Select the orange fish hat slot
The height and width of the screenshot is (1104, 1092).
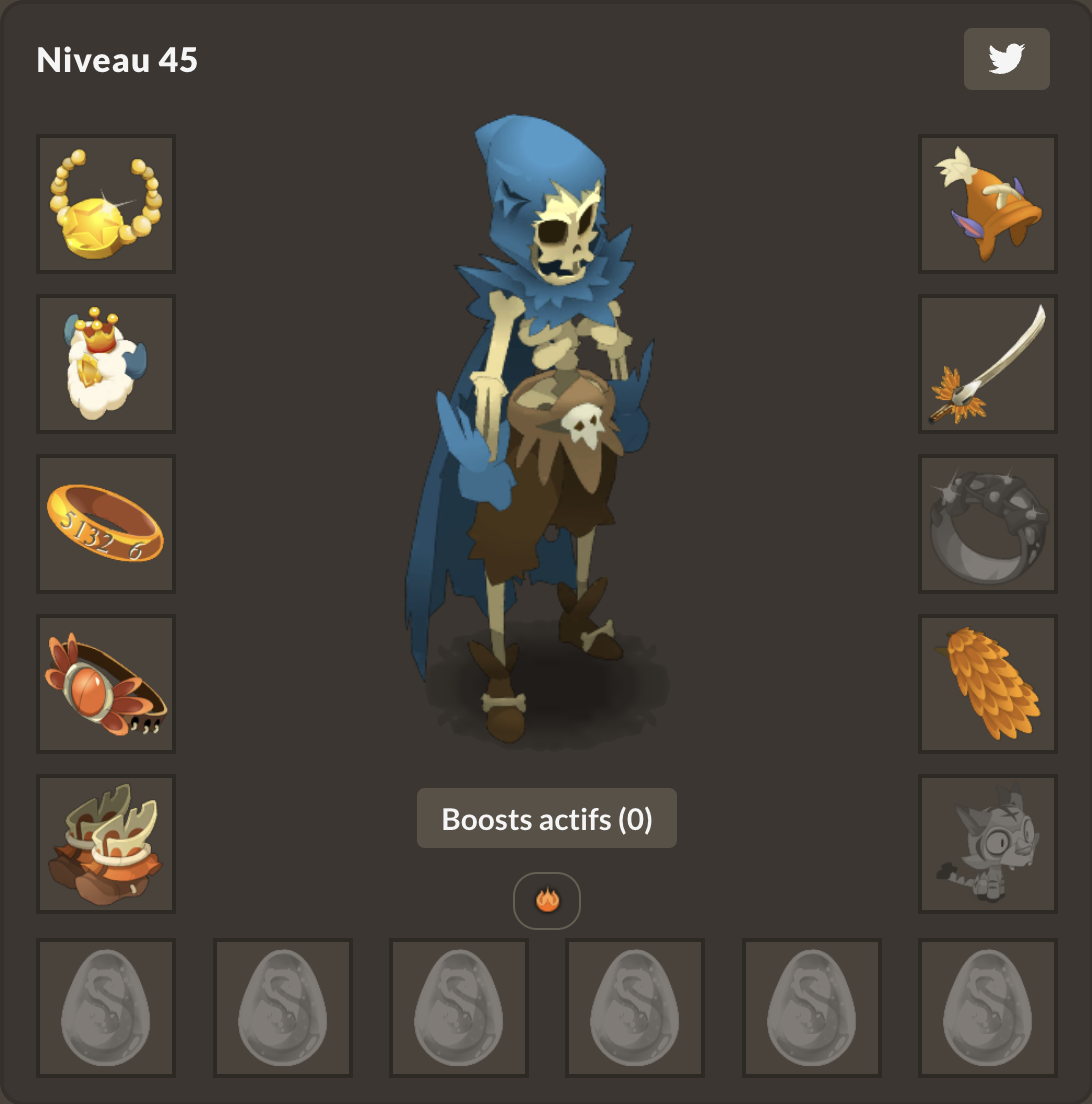tap(988, 204)
